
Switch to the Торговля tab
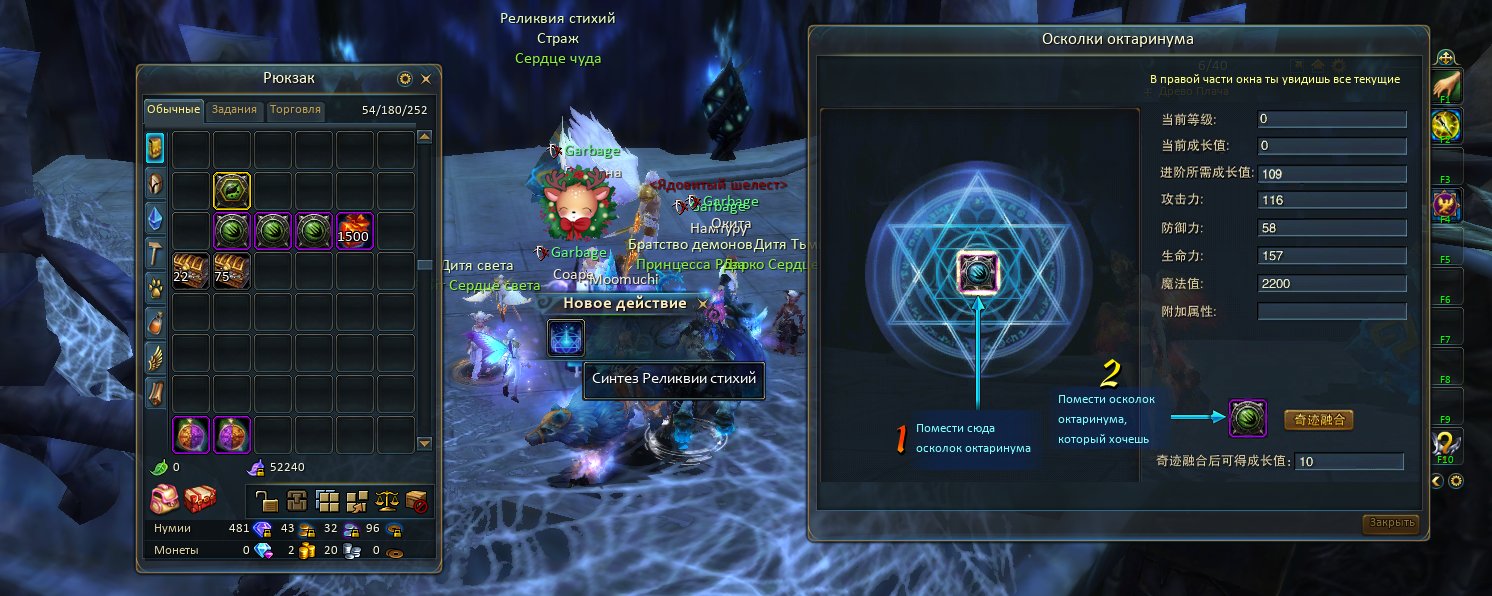(x=295, y=110)
